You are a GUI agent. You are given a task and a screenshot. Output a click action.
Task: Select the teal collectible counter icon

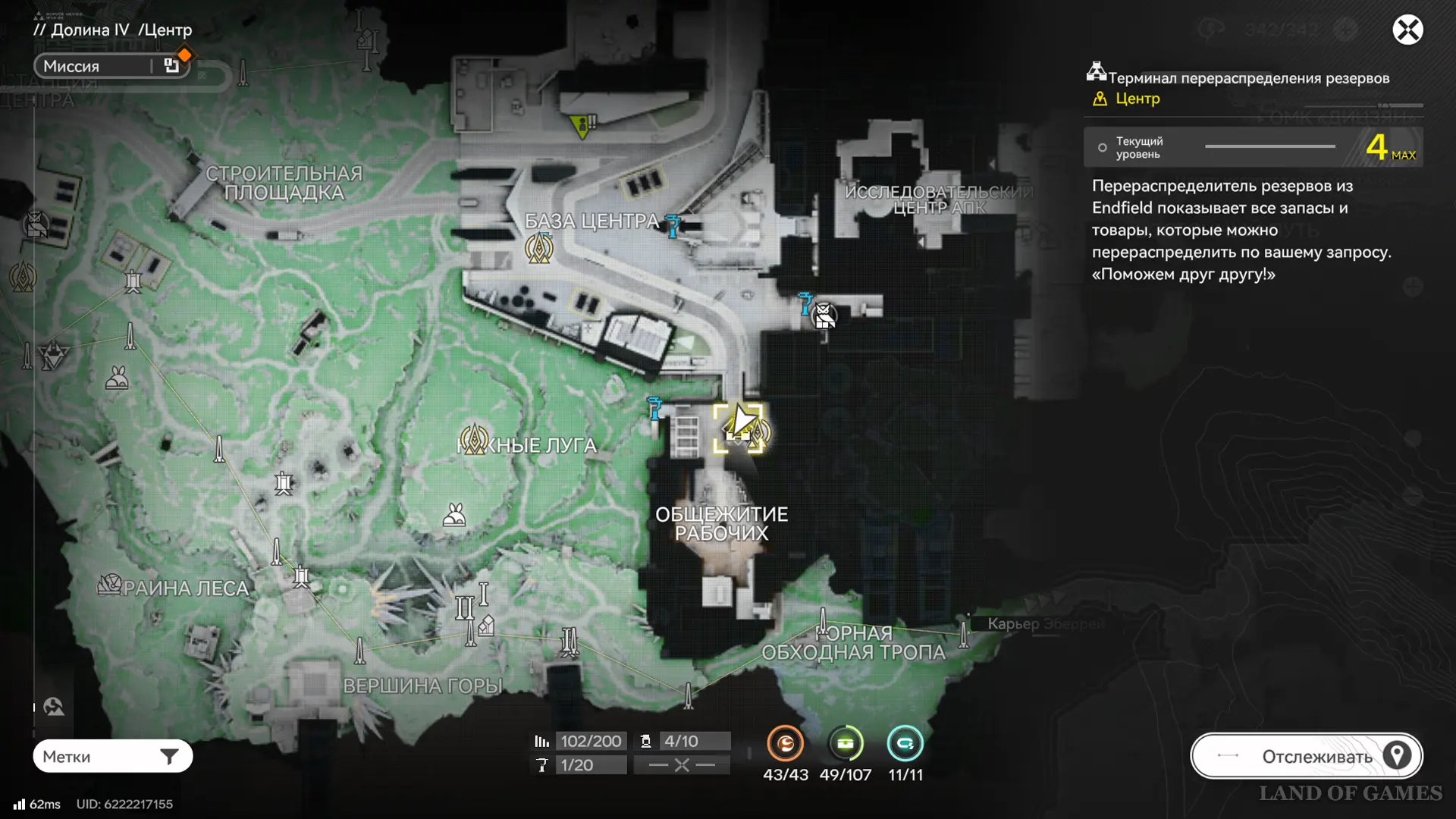click(x=905, y=744)
